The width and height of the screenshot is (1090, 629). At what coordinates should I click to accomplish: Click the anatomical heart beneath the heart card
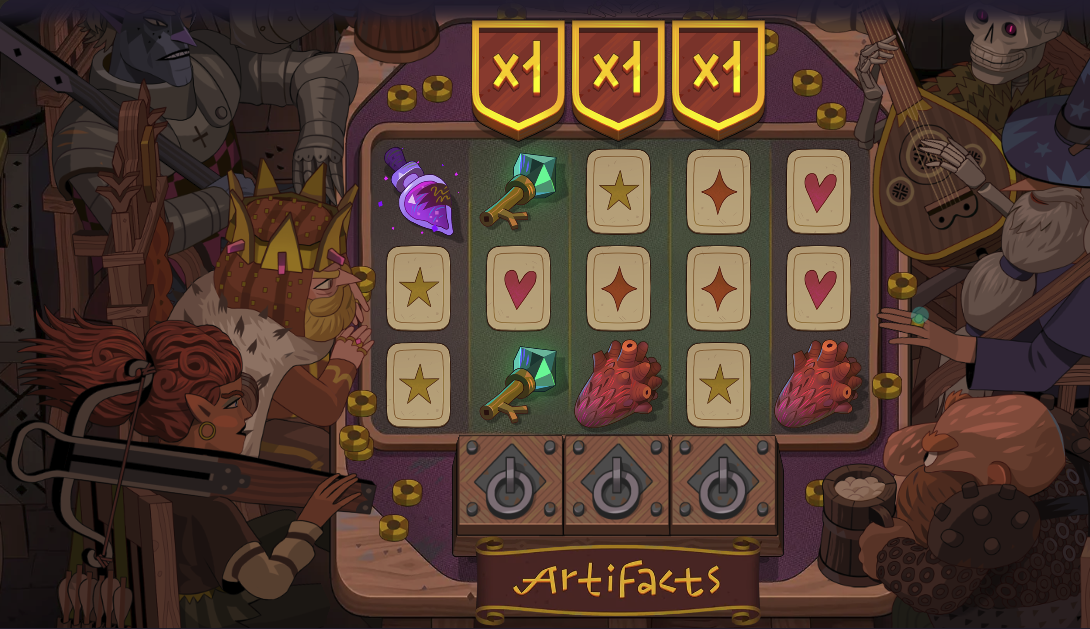coord(820,384)
